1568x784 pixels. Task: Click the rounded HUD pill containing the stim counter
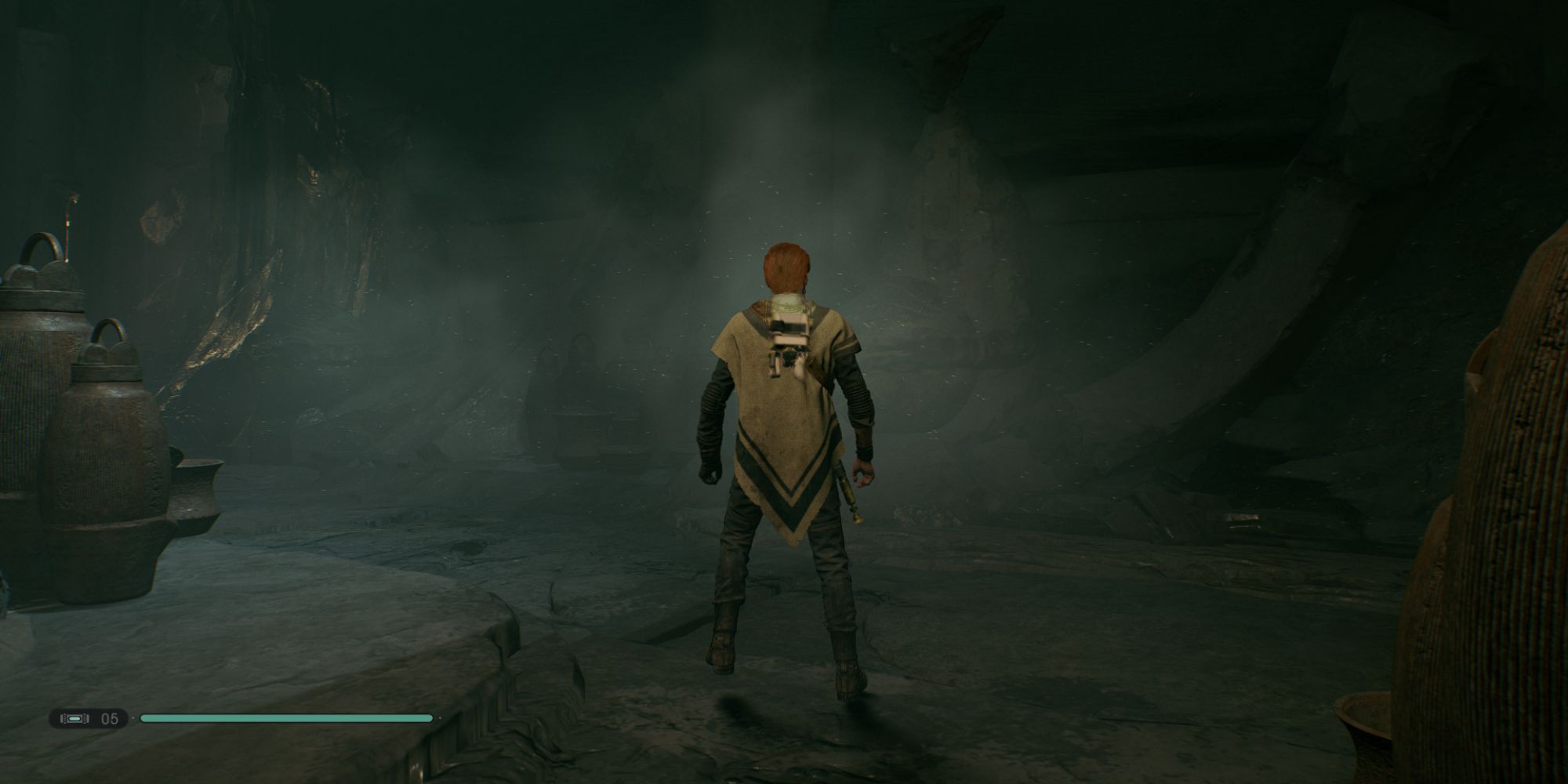click(x=90, y=718)
